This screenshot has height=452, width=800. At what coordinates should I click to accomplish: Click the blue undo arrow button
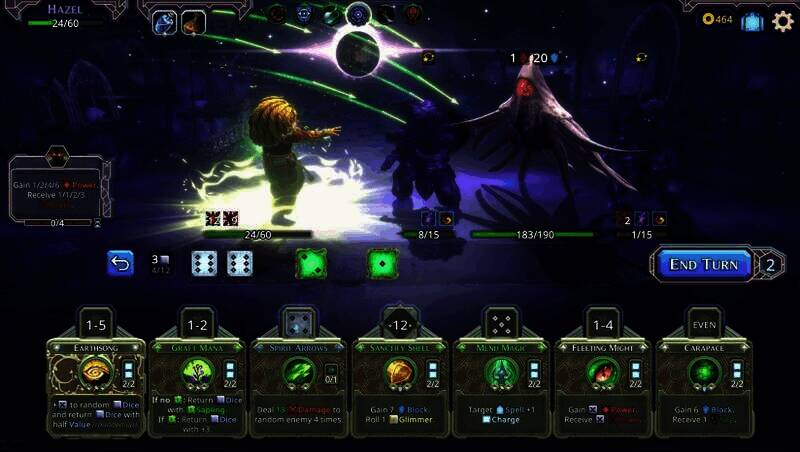120,263
